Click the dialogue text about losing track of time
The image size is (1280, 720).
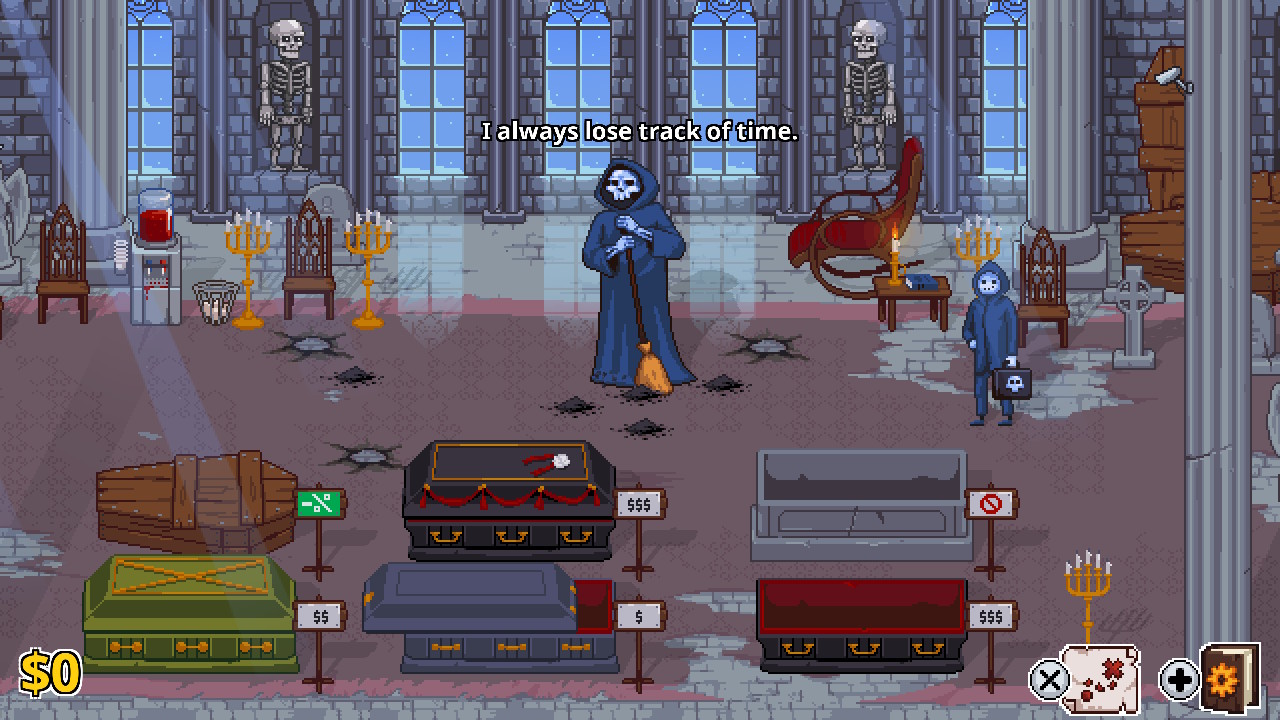point(640,131)
